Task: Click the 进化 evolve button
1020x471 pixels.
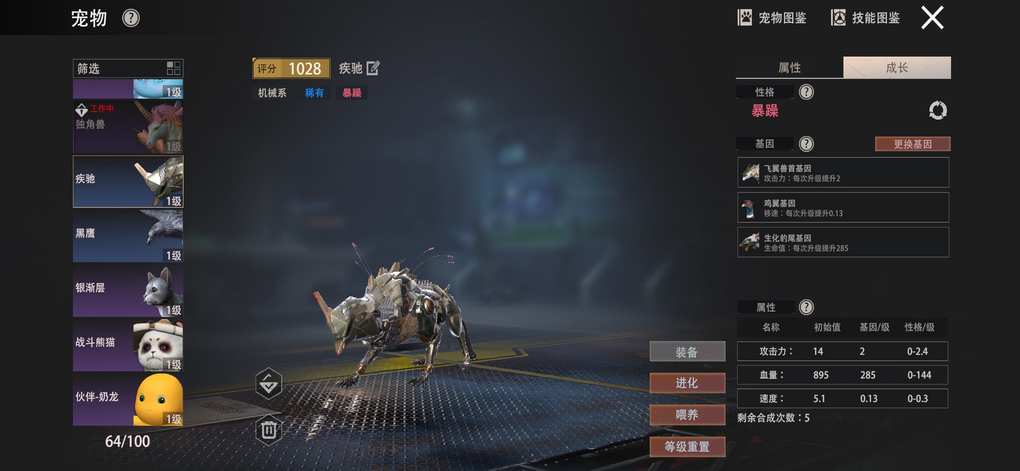Action: click(686, 383)
